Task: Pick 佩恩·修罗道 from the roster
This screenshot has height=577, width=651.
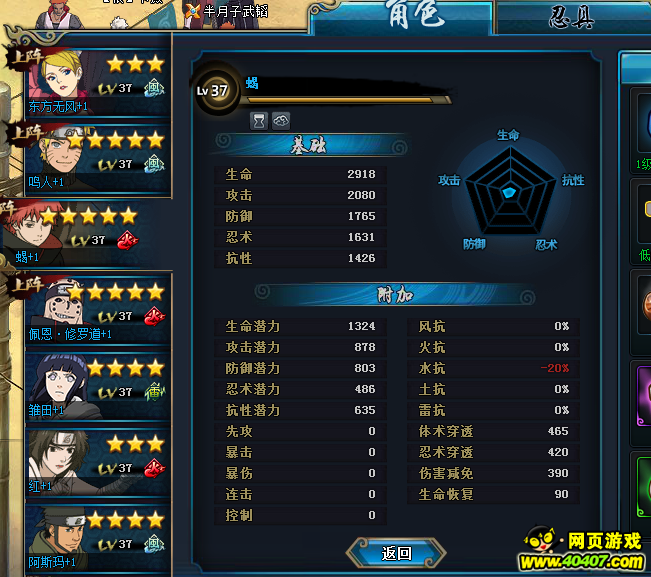Action: click(90, 308)
